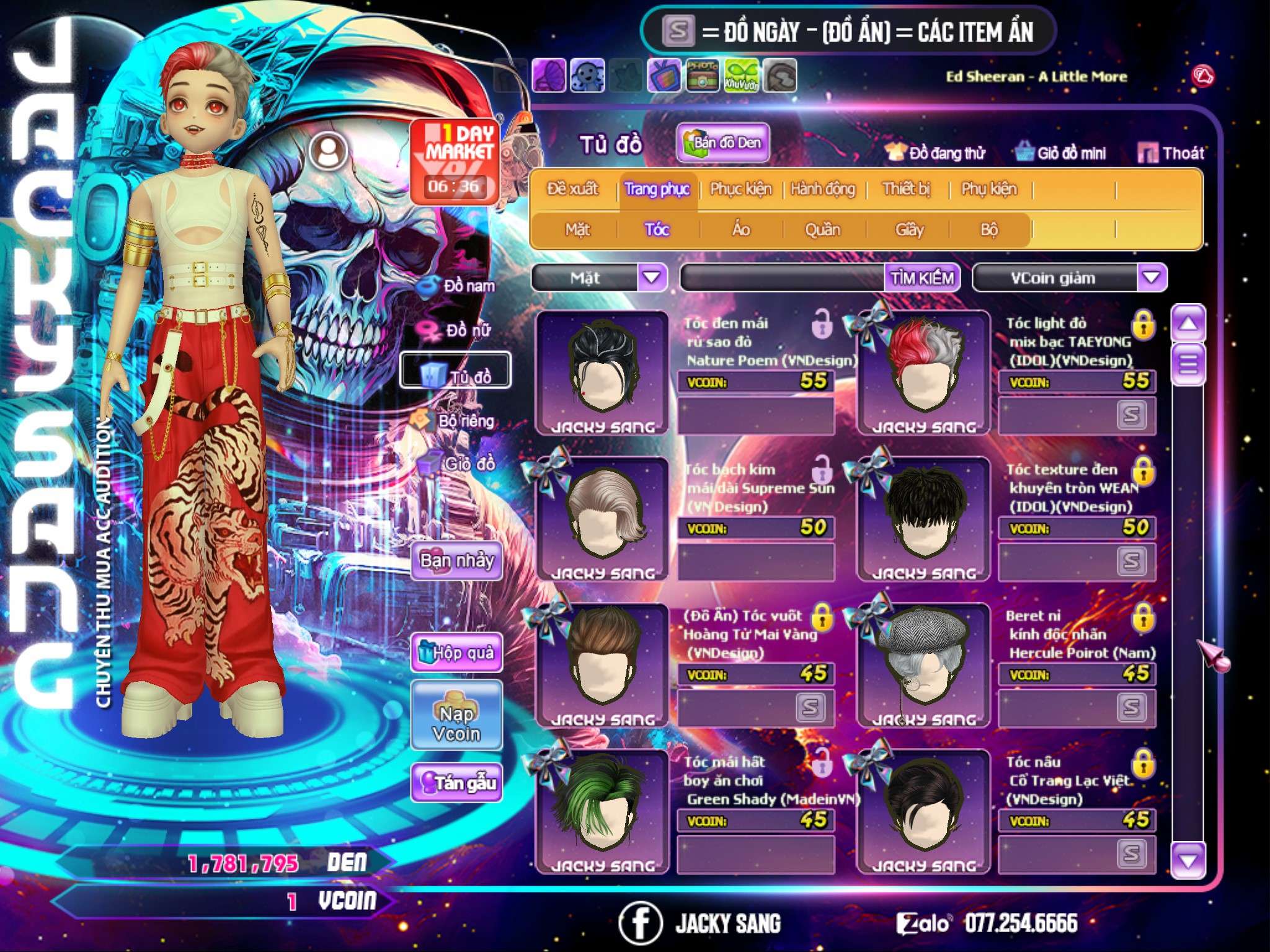This screenshot has width=1270, height=952.
Task: Open the Hộp quà gift box
Action: coord(457,652)
